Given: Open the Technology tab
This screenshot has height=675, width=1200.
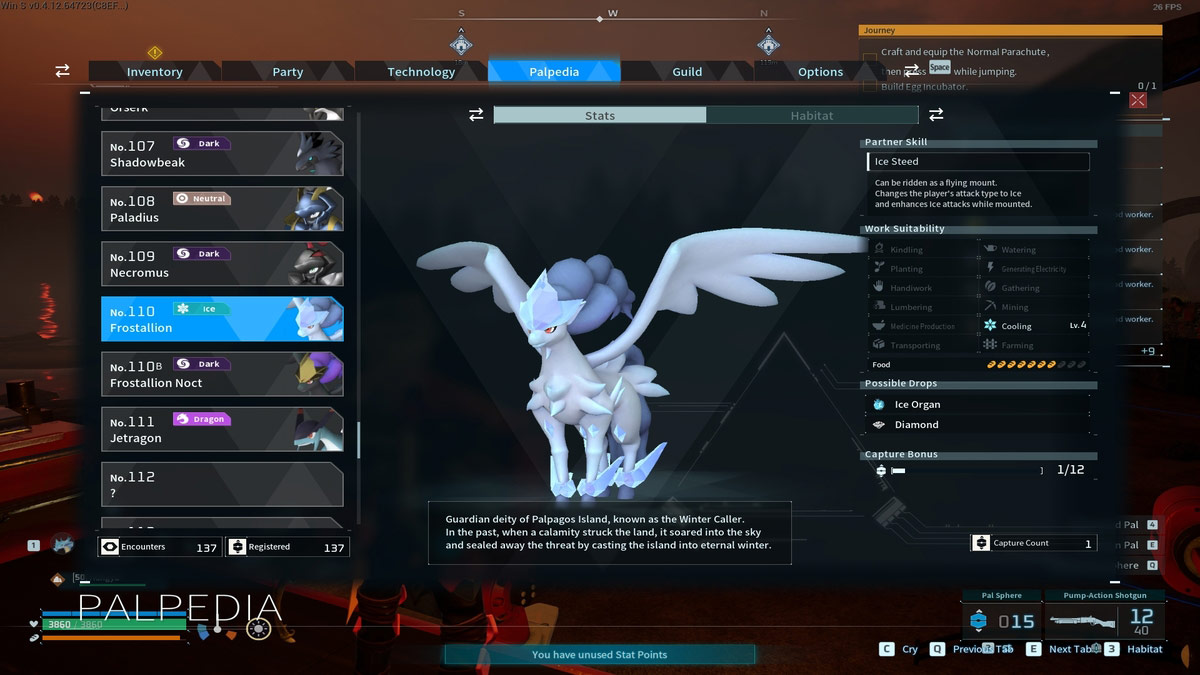Looking at the screenshot, I should click(421, 72).
